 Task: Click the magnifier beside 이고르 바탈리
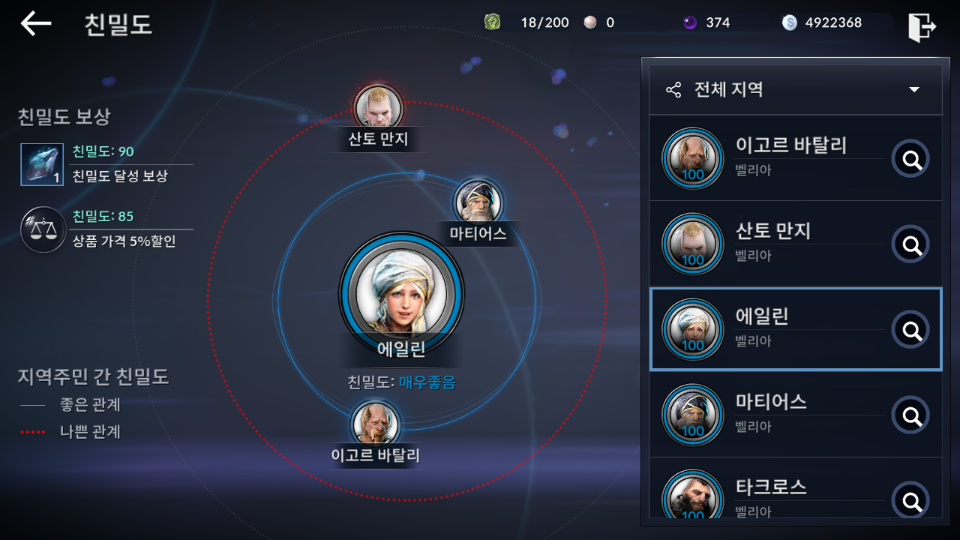pos(910,158)
